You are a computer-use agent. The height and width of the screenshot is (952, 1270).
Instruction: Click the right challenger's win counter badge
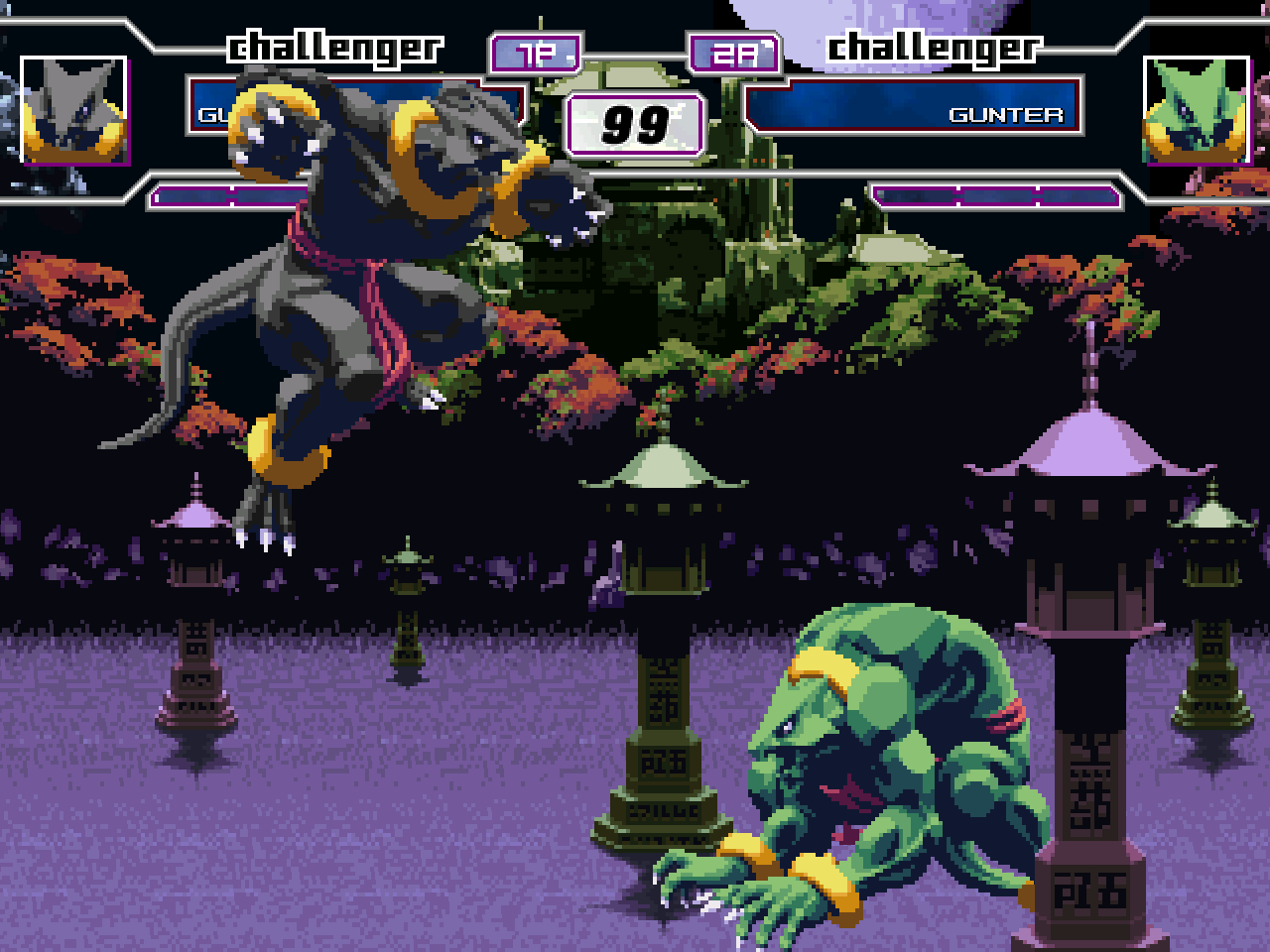point(734,54)
